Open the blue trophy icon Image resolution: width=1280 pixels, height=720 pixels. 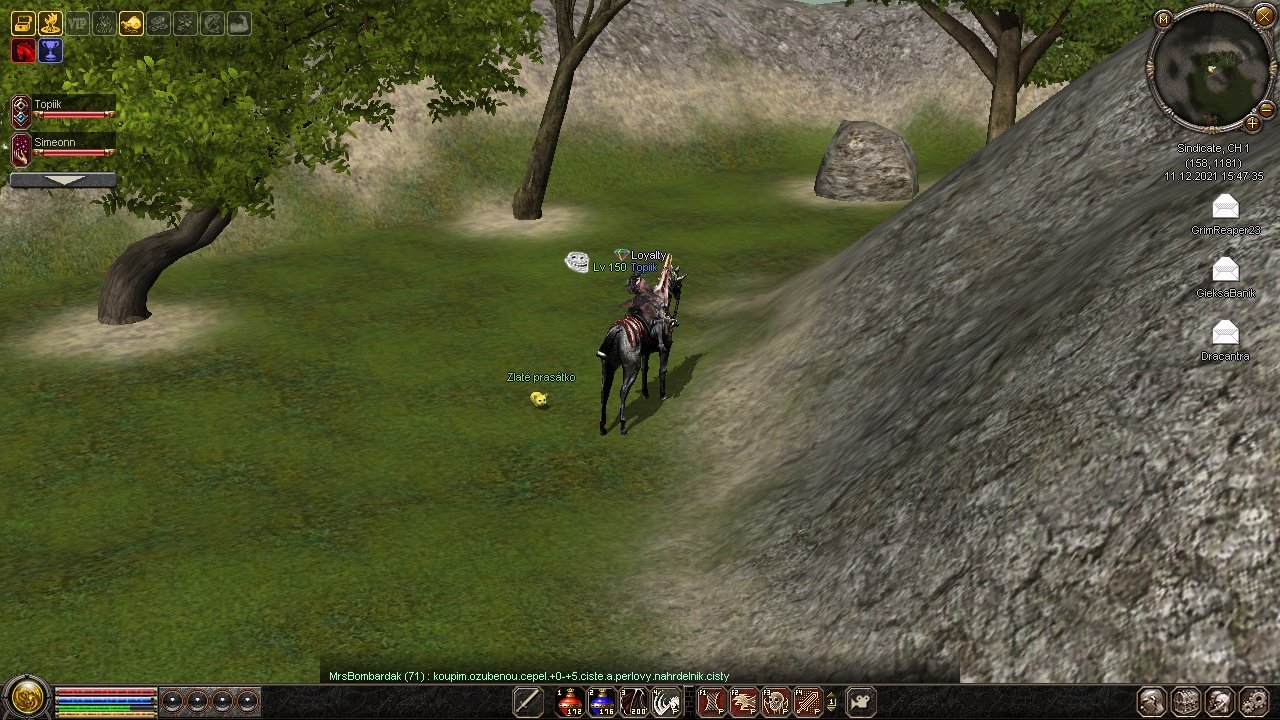coord(50,51)
